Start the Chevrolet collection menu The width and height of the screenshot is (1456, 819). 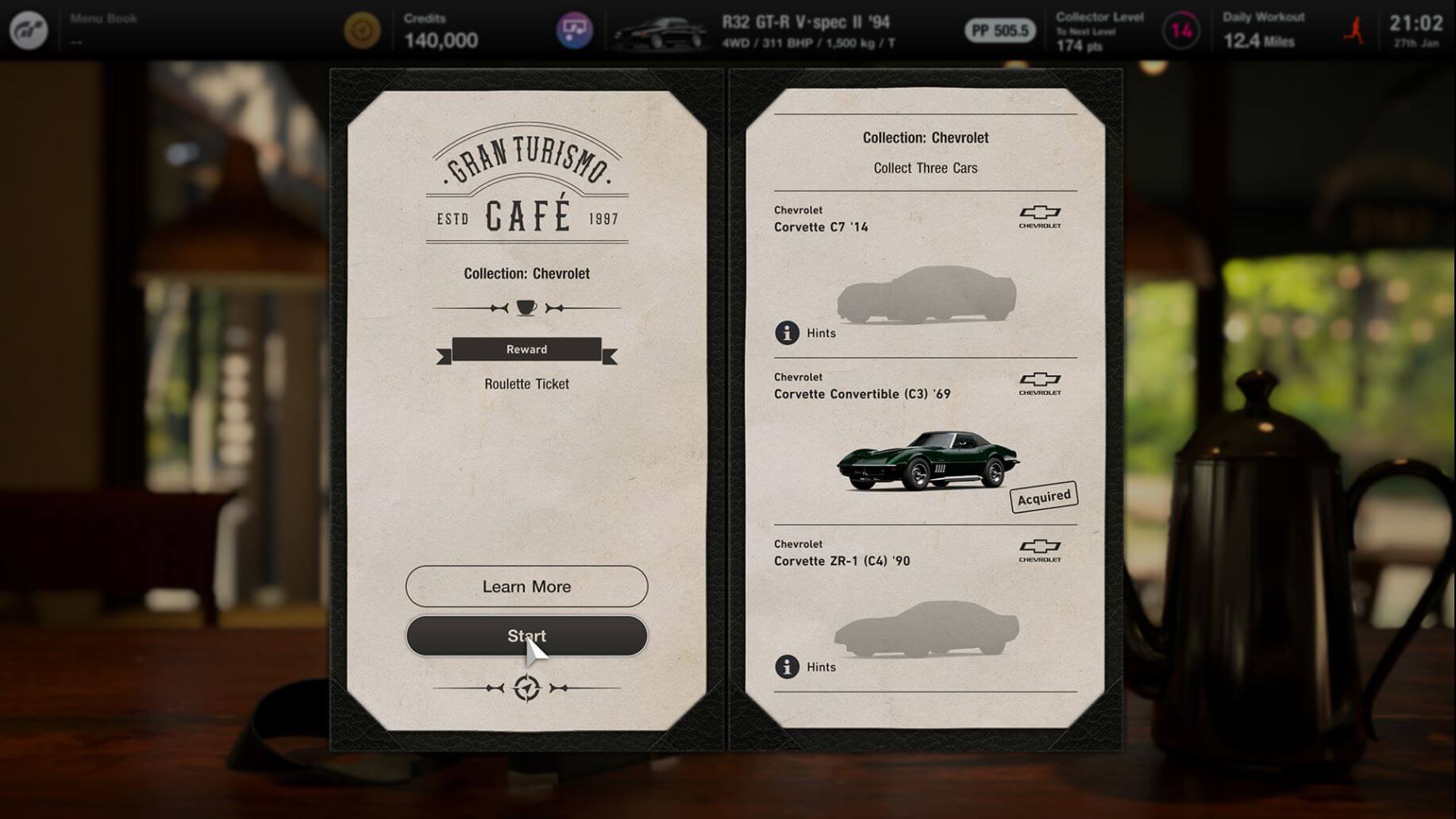[526, 635]
